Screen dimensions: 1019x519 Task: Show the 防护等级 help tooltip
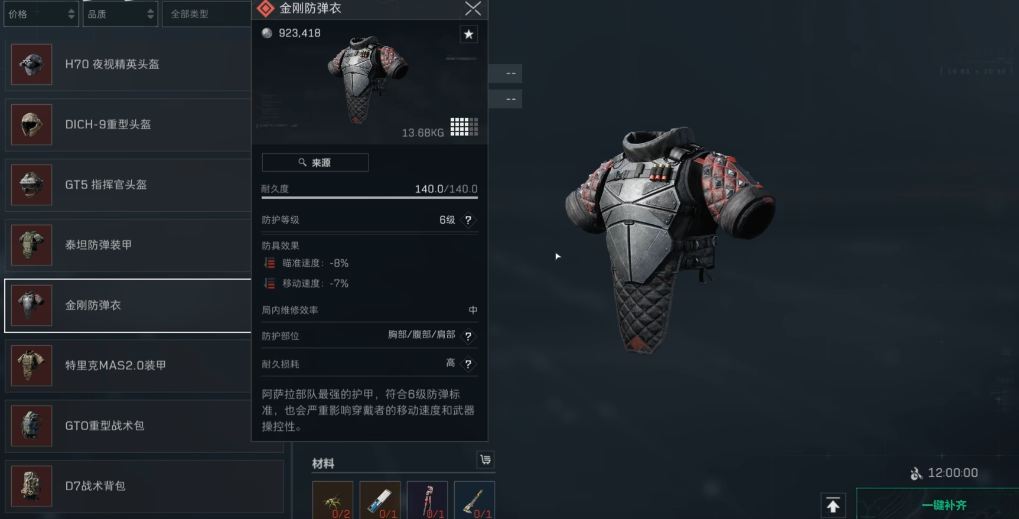point(468,220)
